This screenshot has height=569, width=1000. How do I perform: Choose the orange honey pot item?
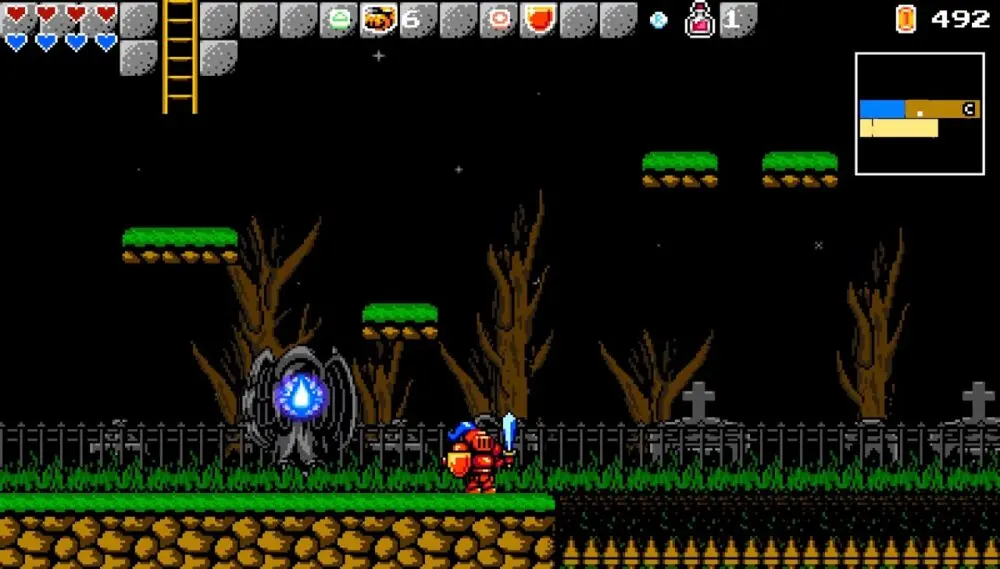coord(378,19)
